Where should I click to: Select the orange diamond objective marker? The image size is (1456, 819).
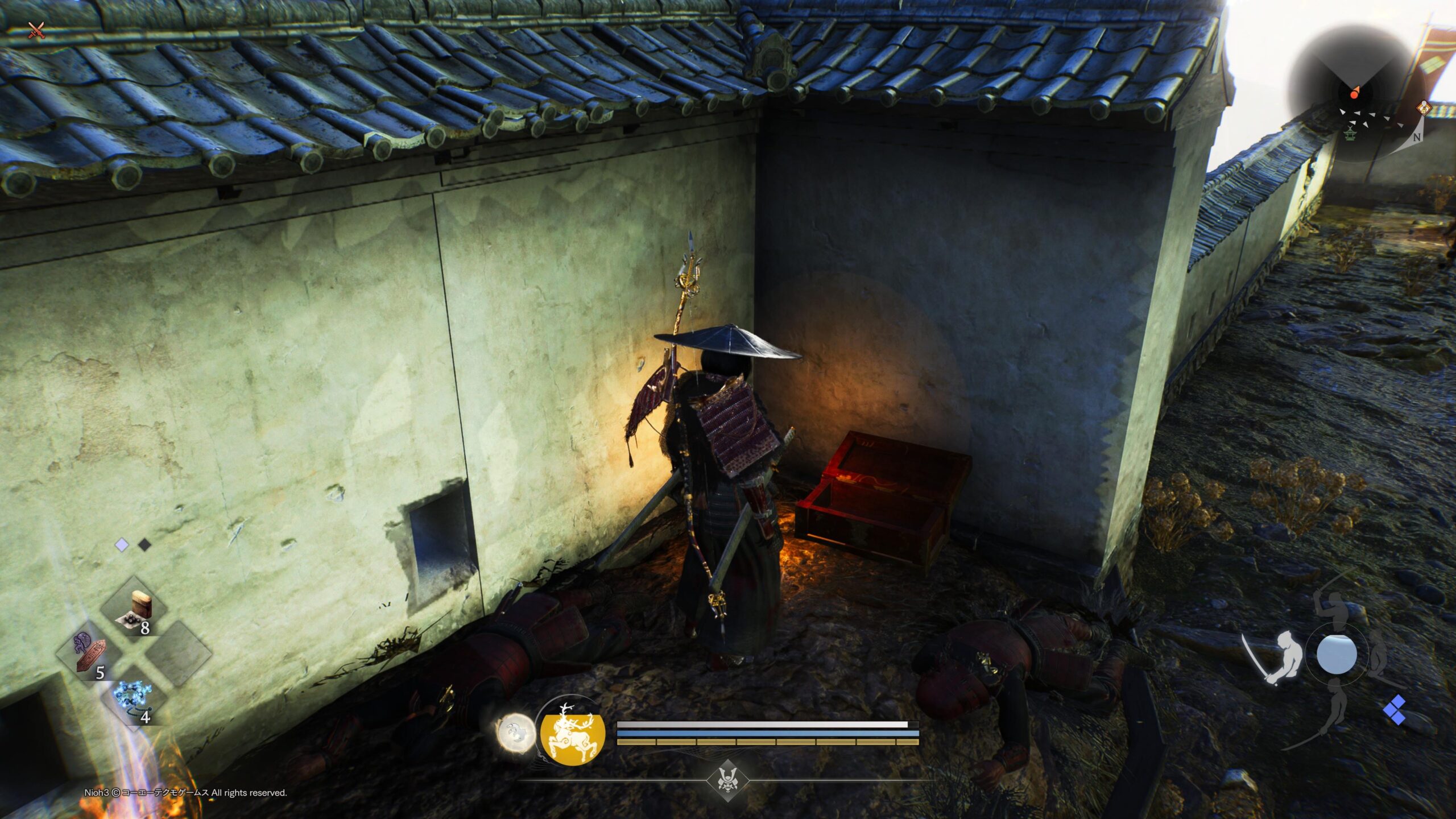[1423, 107]
